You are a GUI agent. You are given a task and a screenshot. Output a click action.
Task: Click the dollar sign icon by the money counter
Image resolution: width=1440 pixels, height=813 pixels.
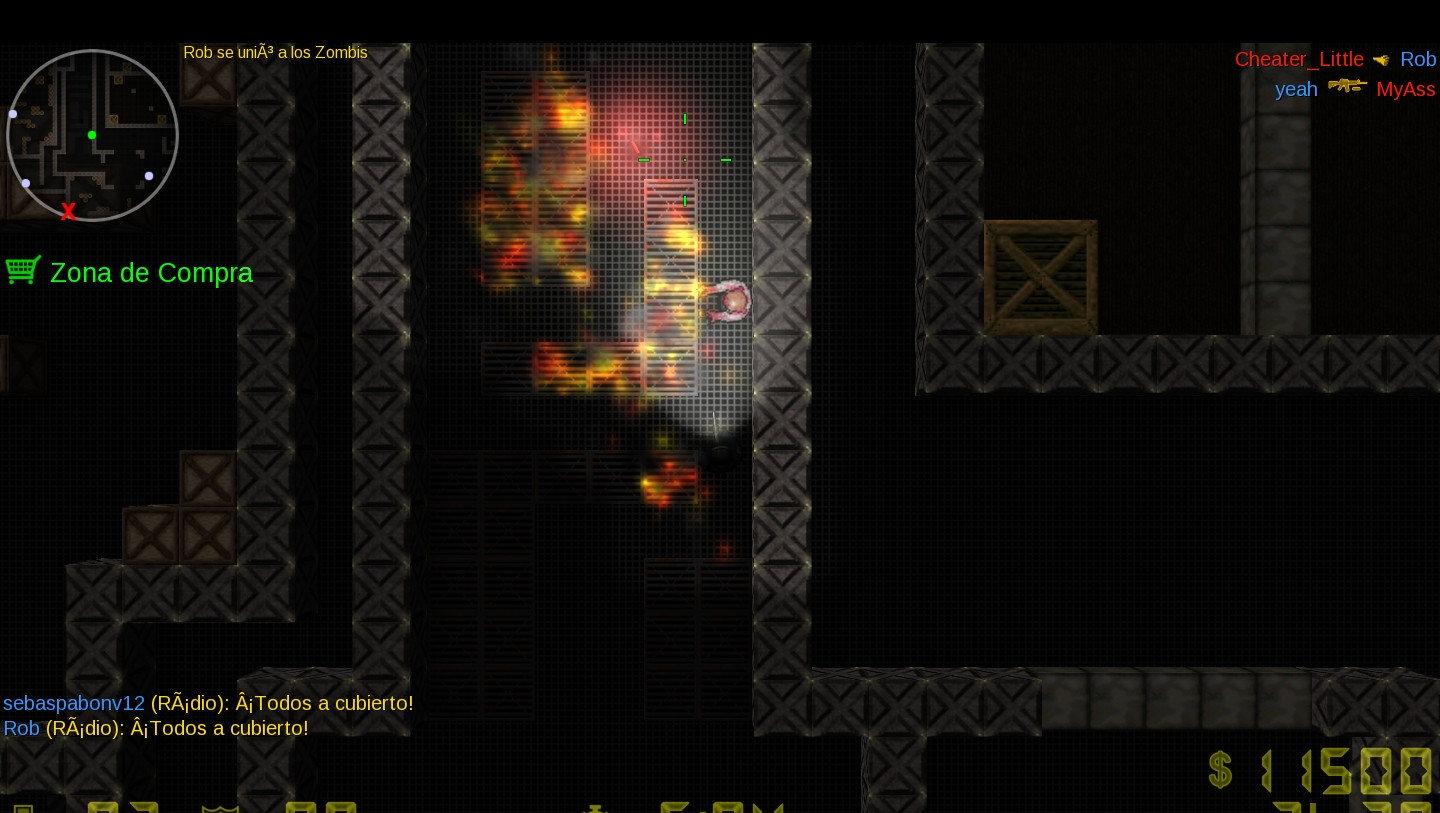tap(1220, 771)
